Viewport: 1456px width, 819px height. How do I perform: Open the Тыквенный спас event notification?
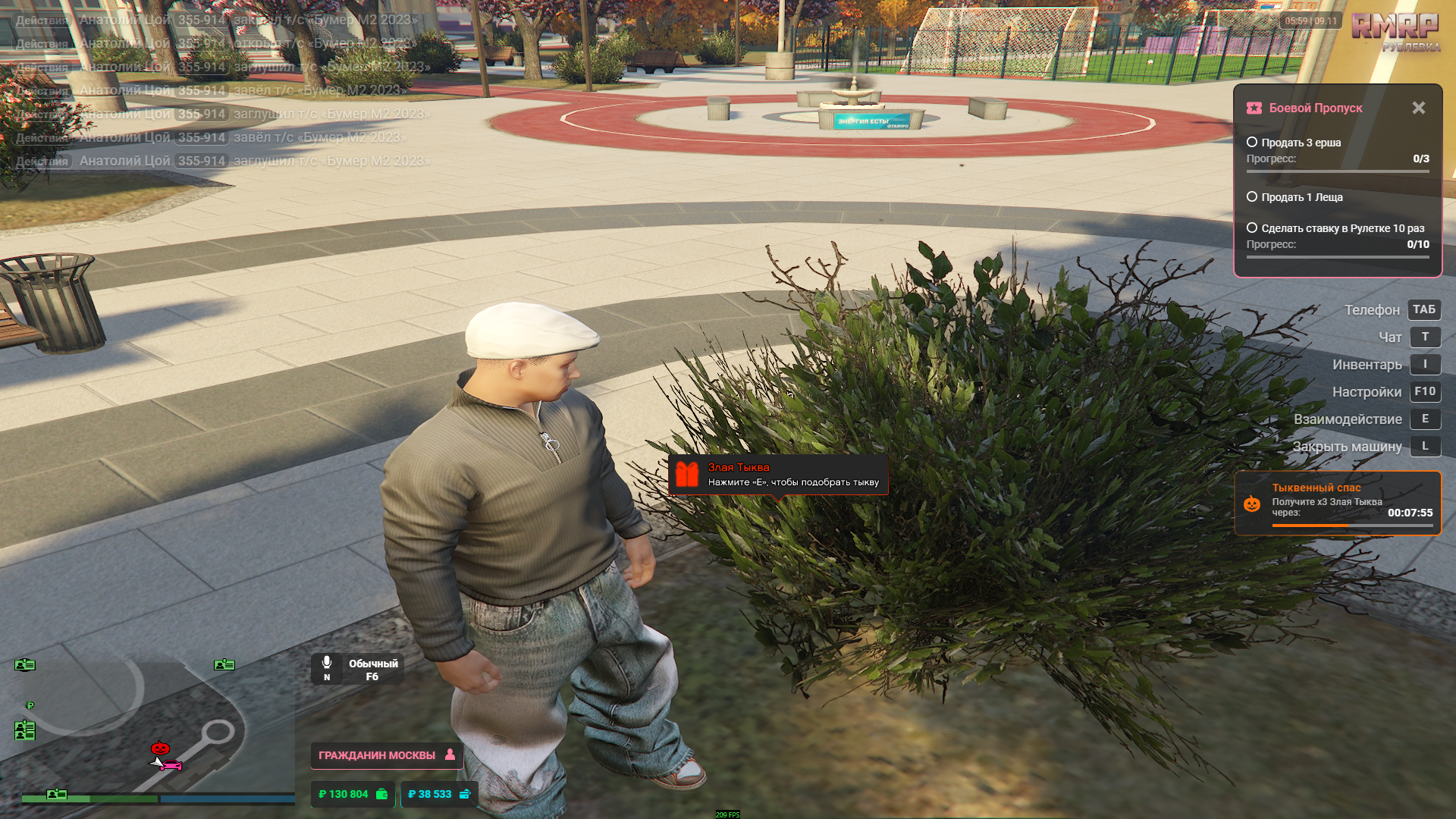(1338, 504)
